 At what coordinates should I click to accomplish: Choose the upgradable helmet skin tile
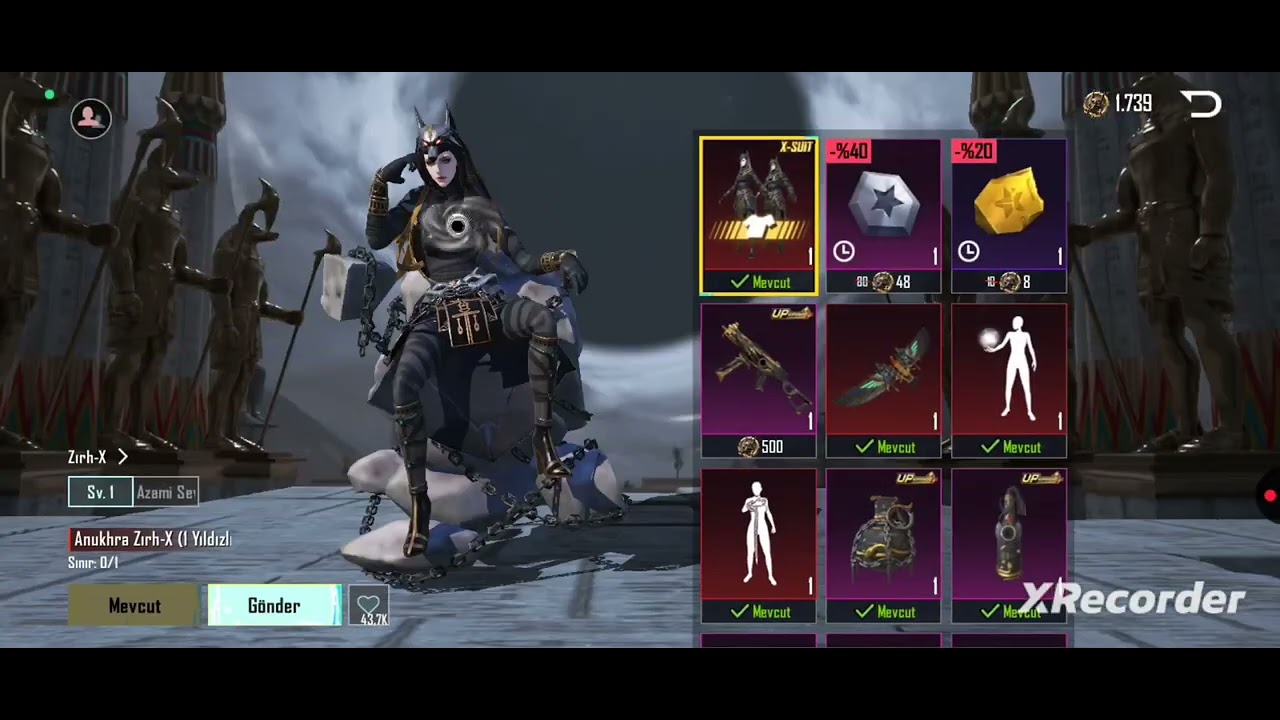[1008, 545]
